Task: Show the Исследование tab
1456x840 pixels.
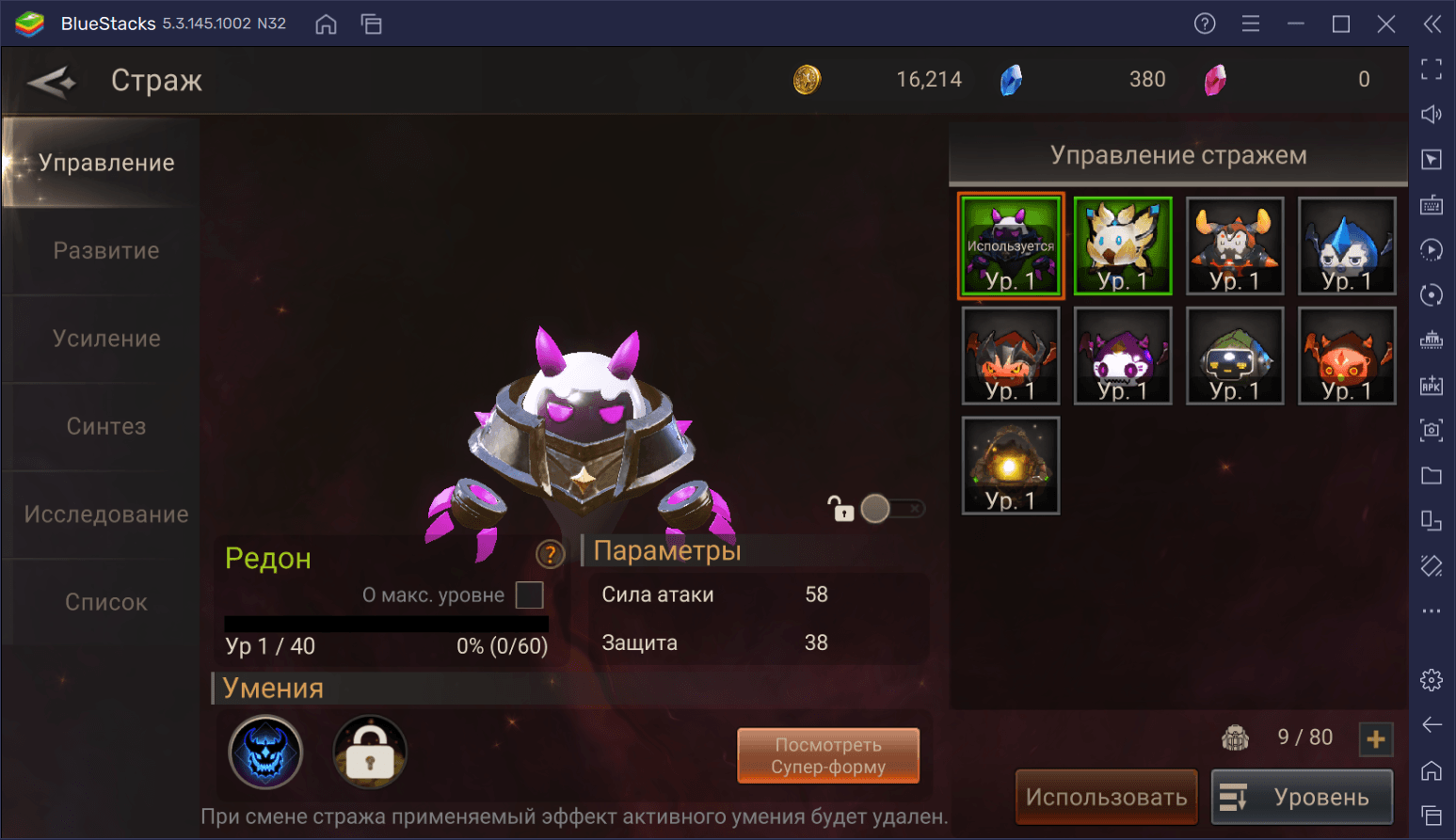Action: (x=105, y=515)
